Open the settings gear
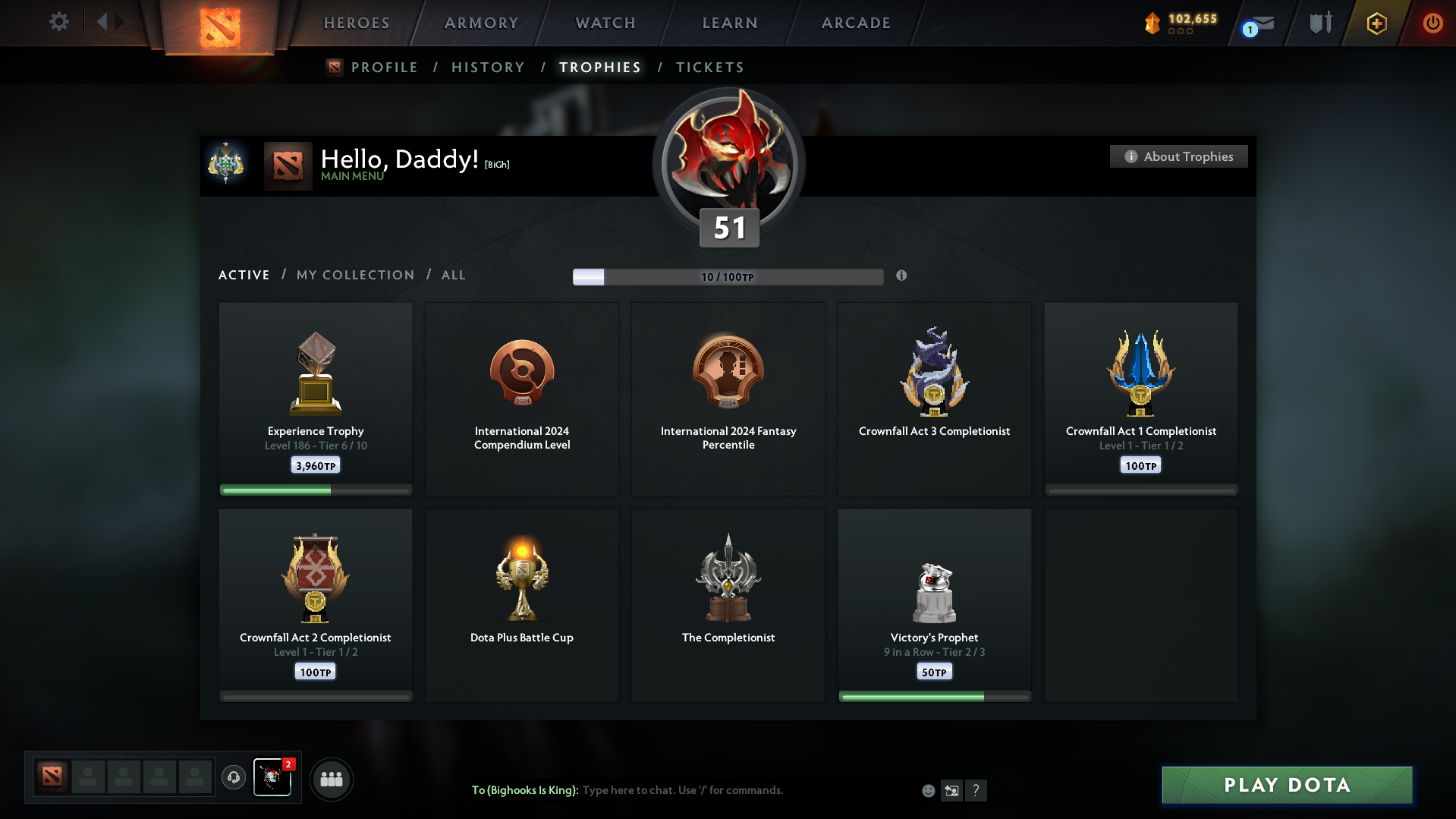The image size is (1456, 819). 59,22
